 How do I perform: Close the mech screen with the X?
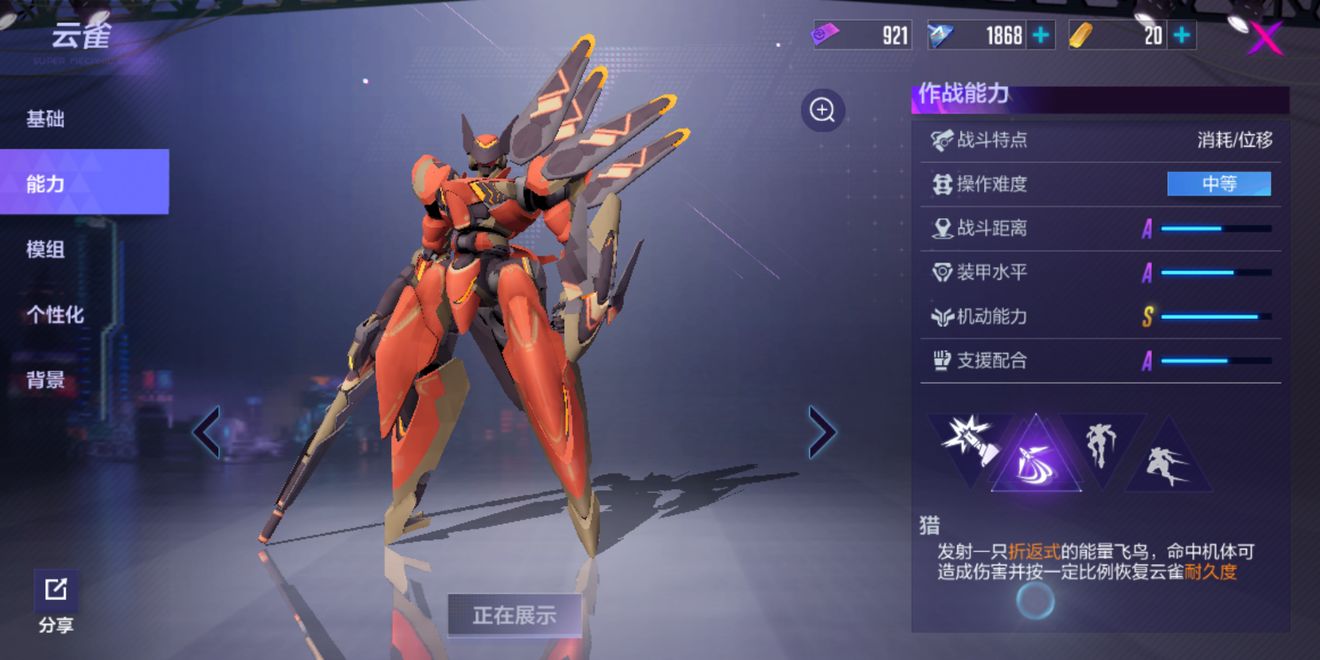click(1266, 38)
